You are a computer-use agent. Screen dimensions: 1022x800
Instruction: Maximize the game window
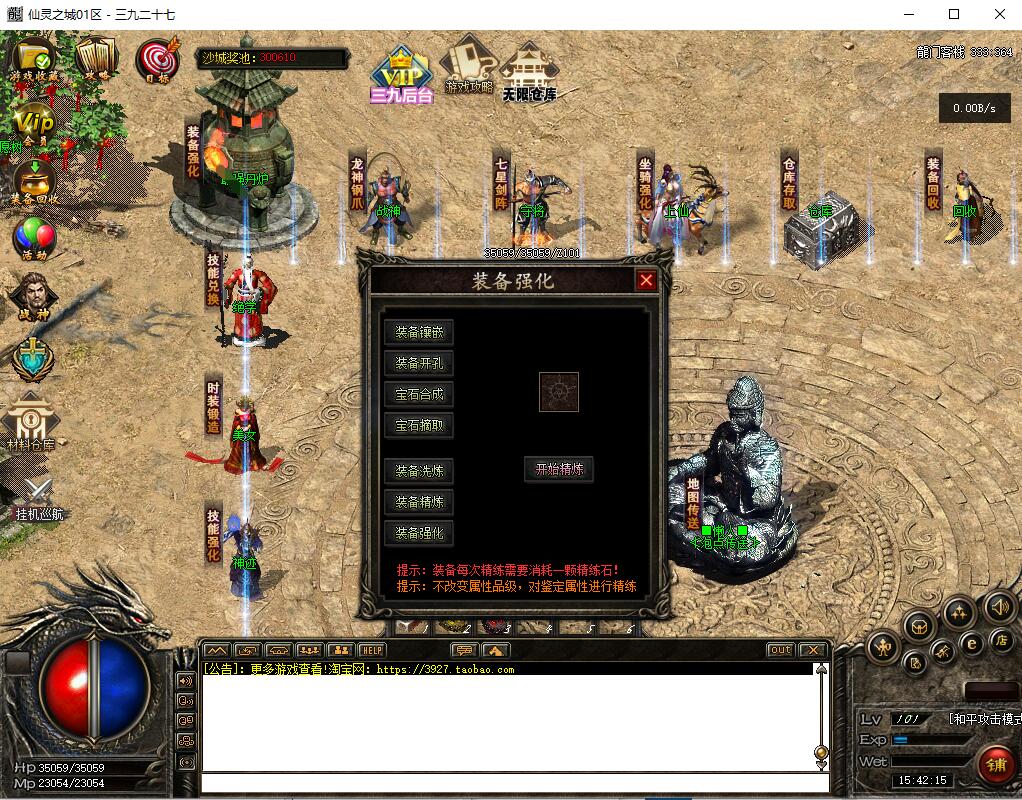pyautogui.click(x=954, y=14)
